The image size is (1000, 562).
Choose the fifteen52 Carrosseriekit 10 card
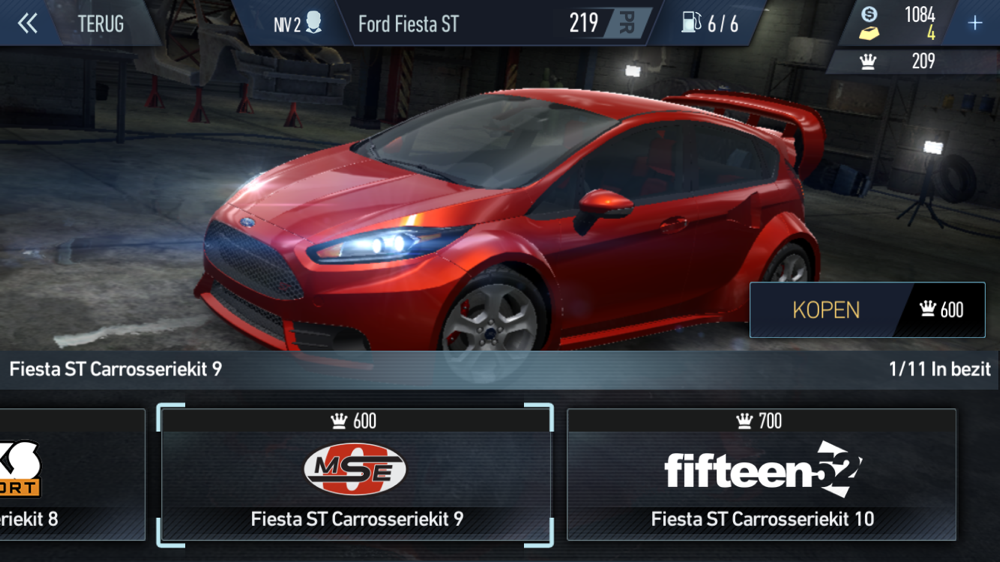coord(761,475)
